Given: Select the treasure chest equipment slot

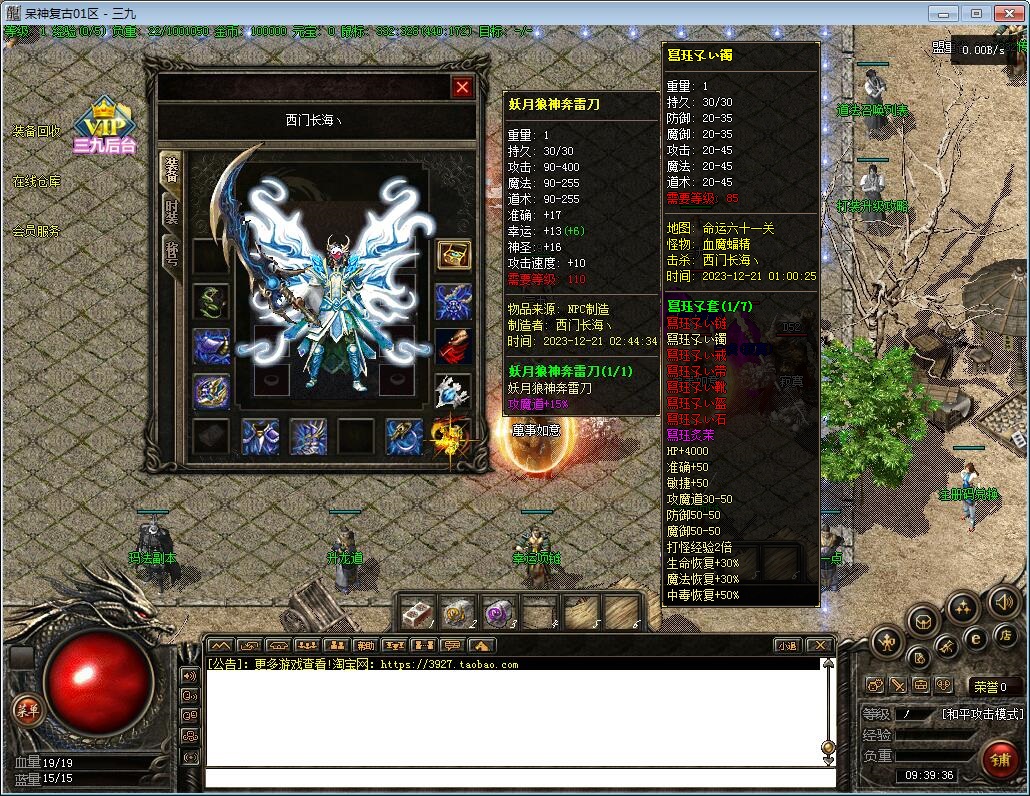Looking at the screenshot, I should (x=453, y=254).
